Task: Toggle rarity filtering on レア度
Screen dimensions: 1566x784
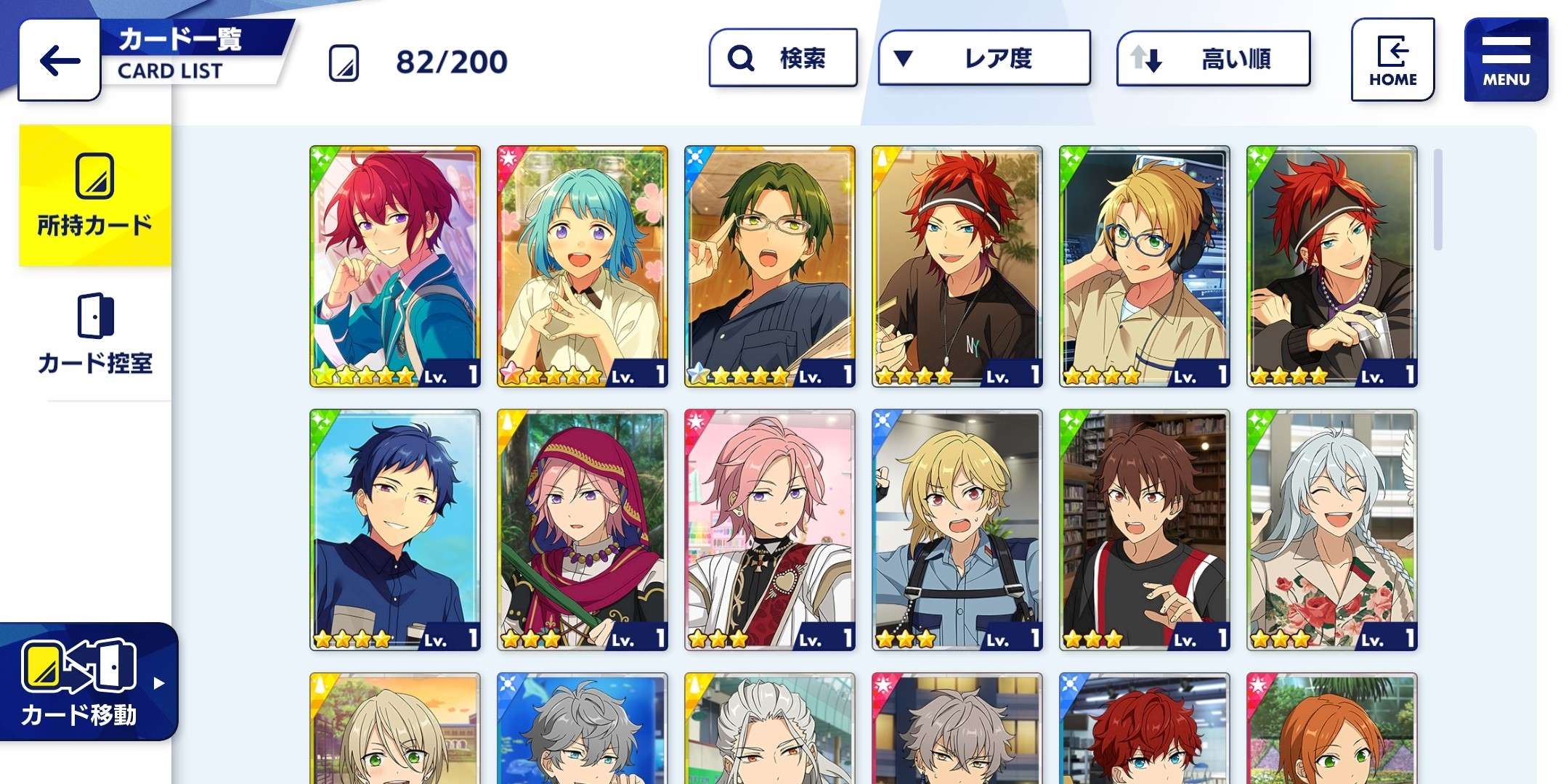Action: point(983,58)
